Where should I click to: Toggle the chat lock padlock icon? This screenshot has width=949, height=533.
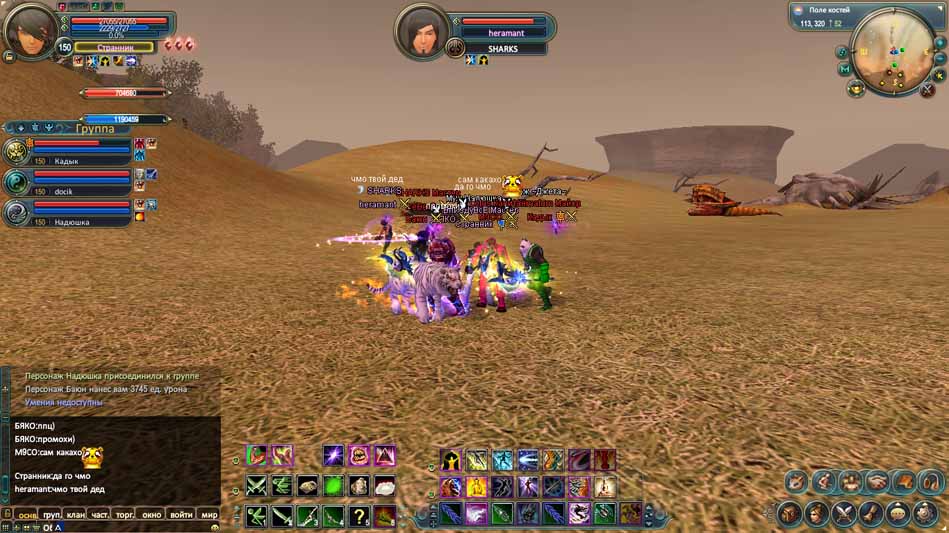(7, 514)
